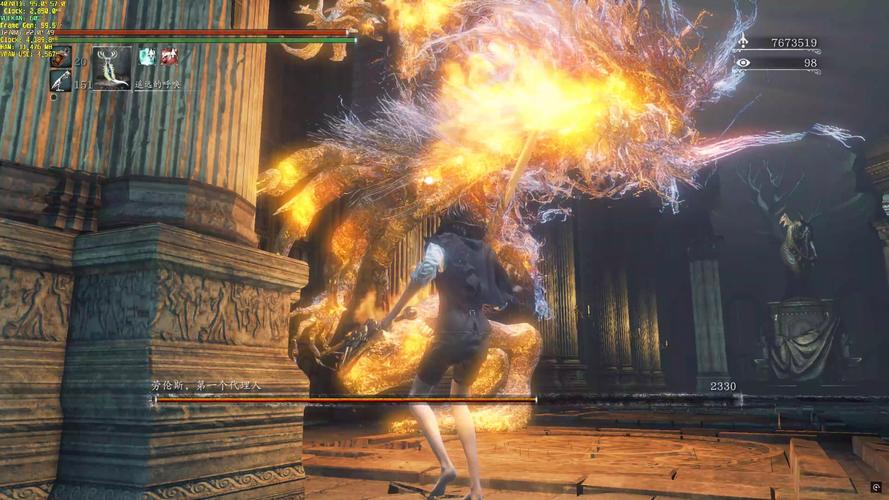889x500 pixels.
Task: Click the insight eye icon
Action: 742,63
